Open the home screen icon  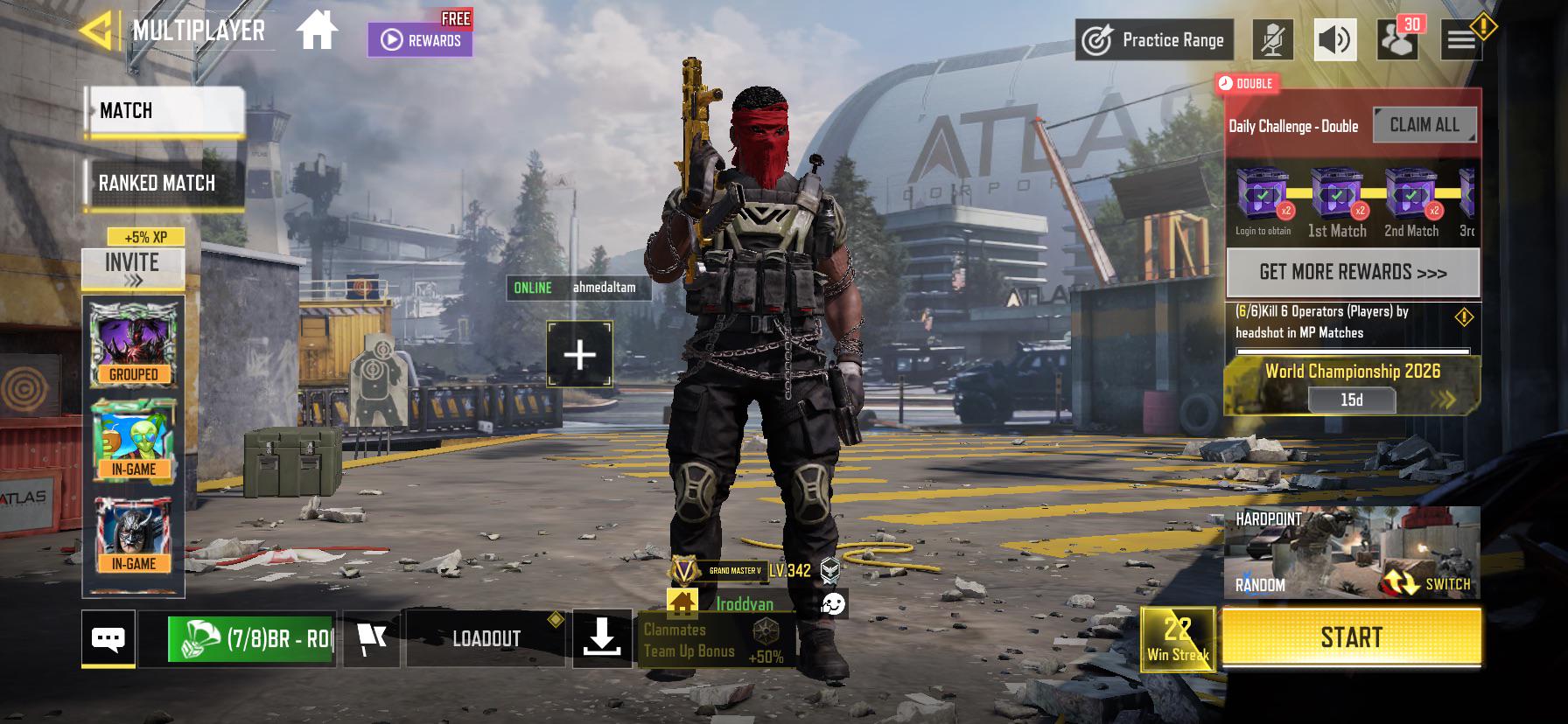(317, 31)
